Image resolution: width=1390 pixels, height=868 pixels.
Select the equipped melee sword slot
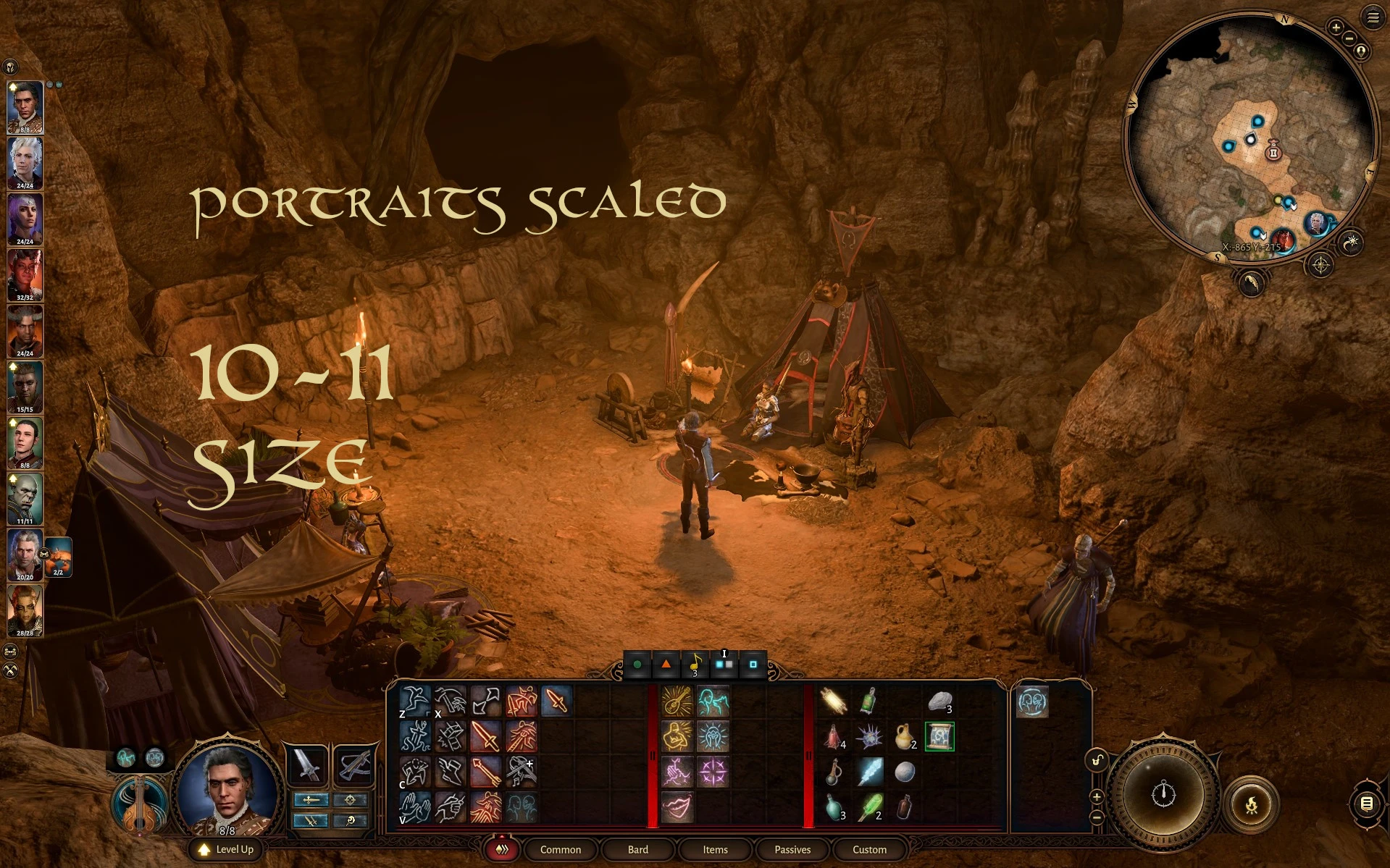tap(306, 765)
